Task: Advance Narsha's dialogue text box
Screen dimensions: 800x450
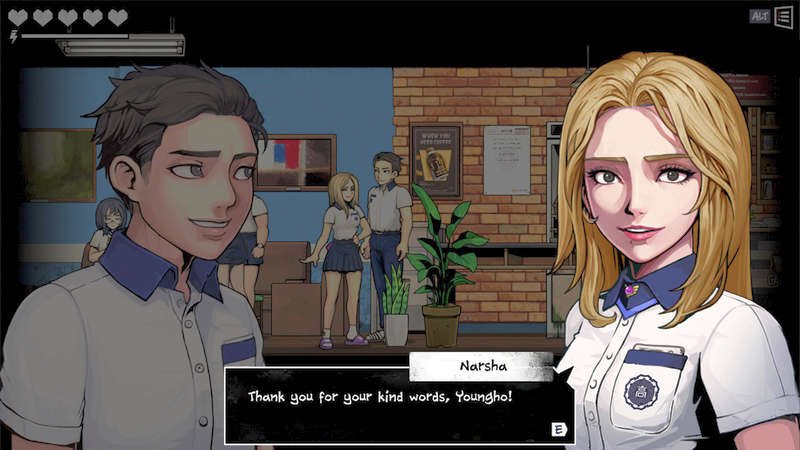Action: pyautogui.click(x=559, y=429)
